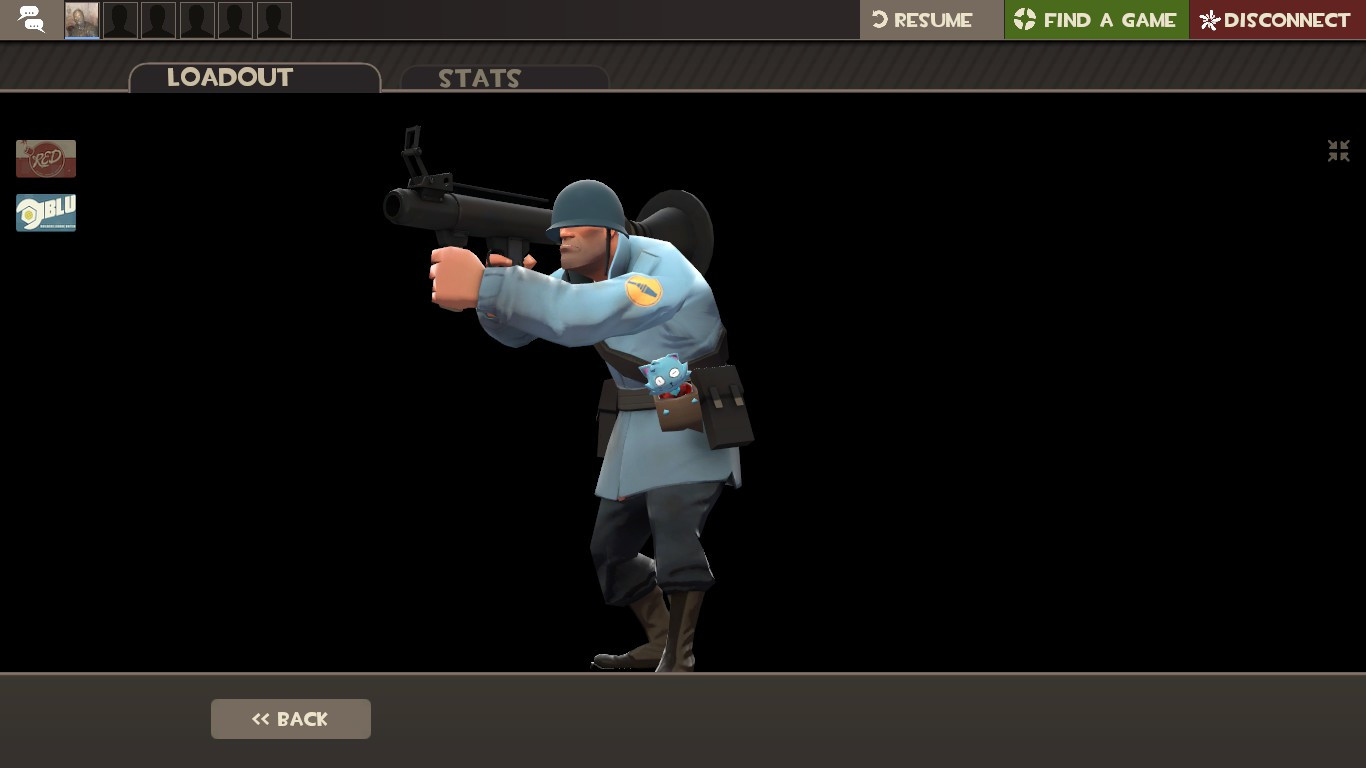Select the fourth empty avatar slot
The width and height of the screenshot is (1366, 768).
click(x=196, y=20)
